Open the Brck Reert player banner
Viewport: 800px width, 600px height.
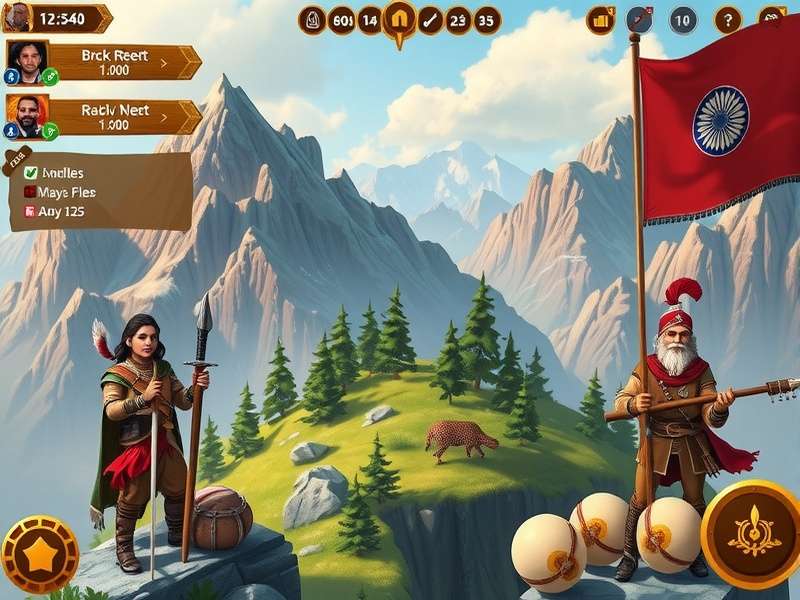click(113, 62)
